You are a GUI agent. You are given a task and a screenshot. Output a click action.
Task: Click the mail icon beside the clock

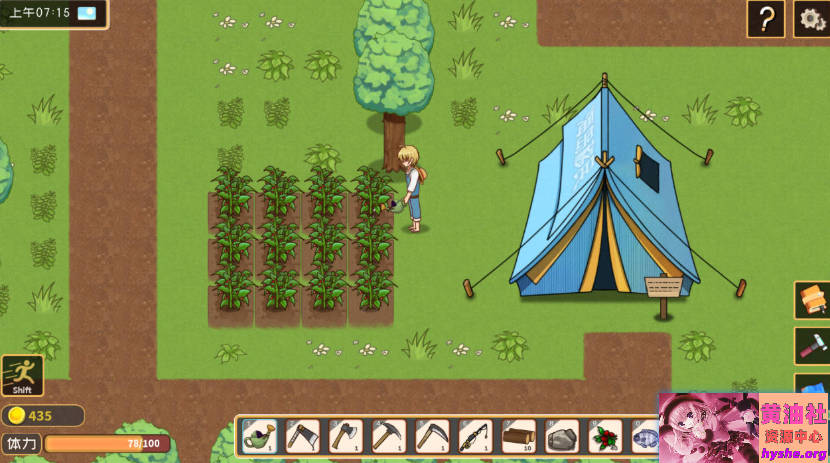point(87,13)
